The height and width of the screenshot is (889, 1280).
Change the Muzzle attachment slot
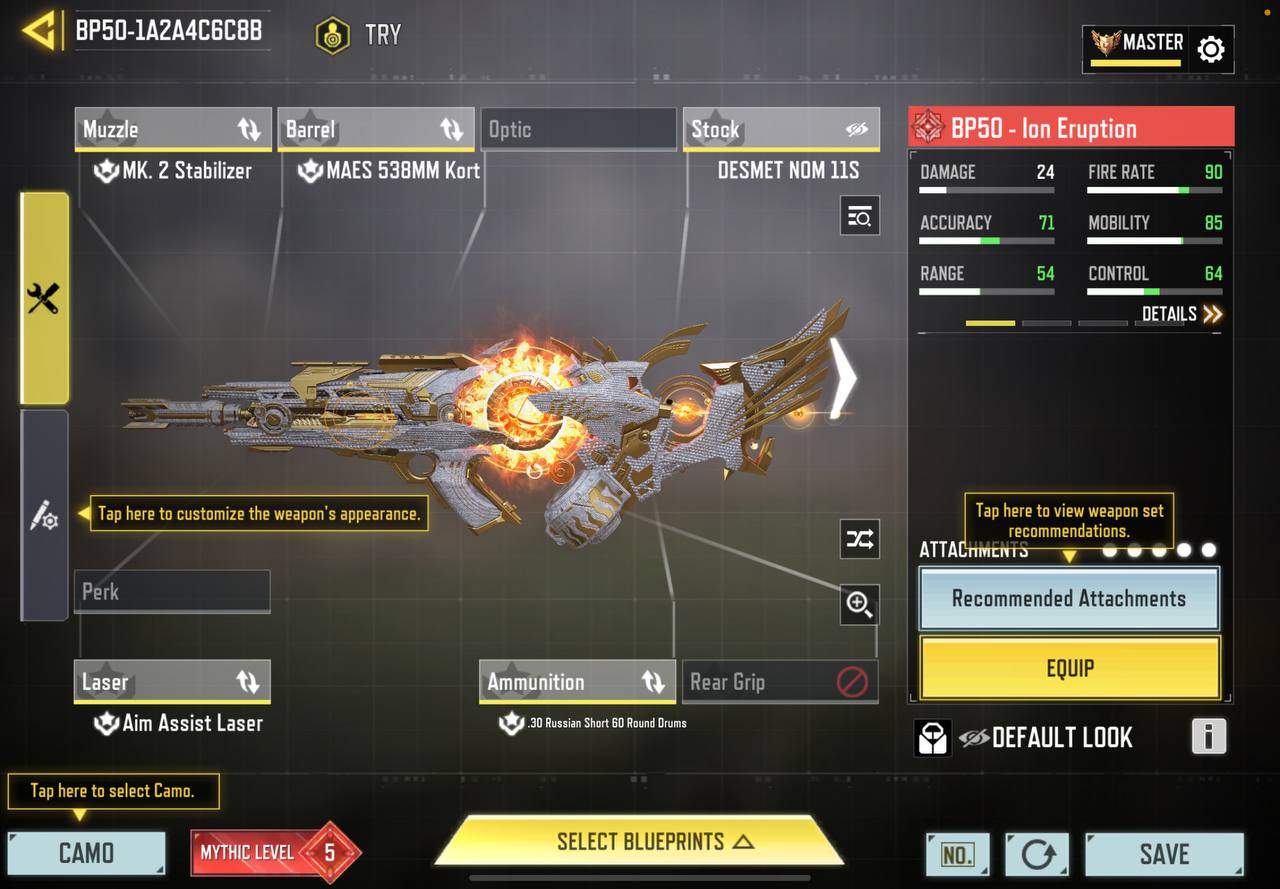click(172, 129)
